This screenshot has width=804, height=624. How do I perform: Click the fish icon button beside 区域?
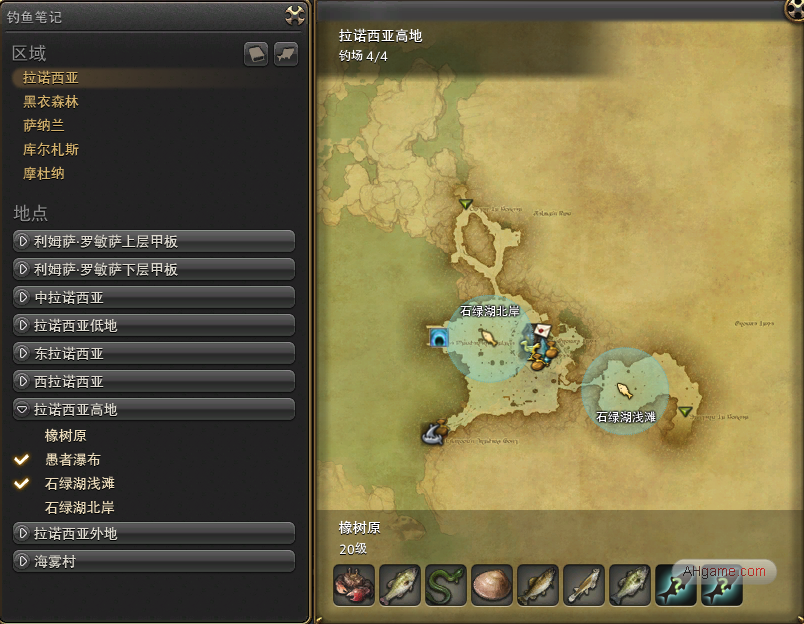pos(286,54)
